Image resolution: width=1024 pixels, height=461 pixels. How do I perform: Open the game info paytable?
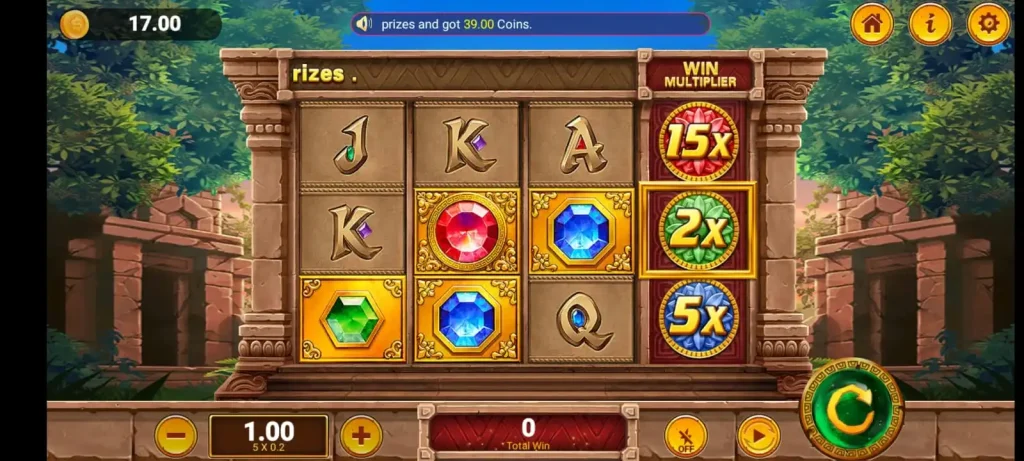click(930, 25)
